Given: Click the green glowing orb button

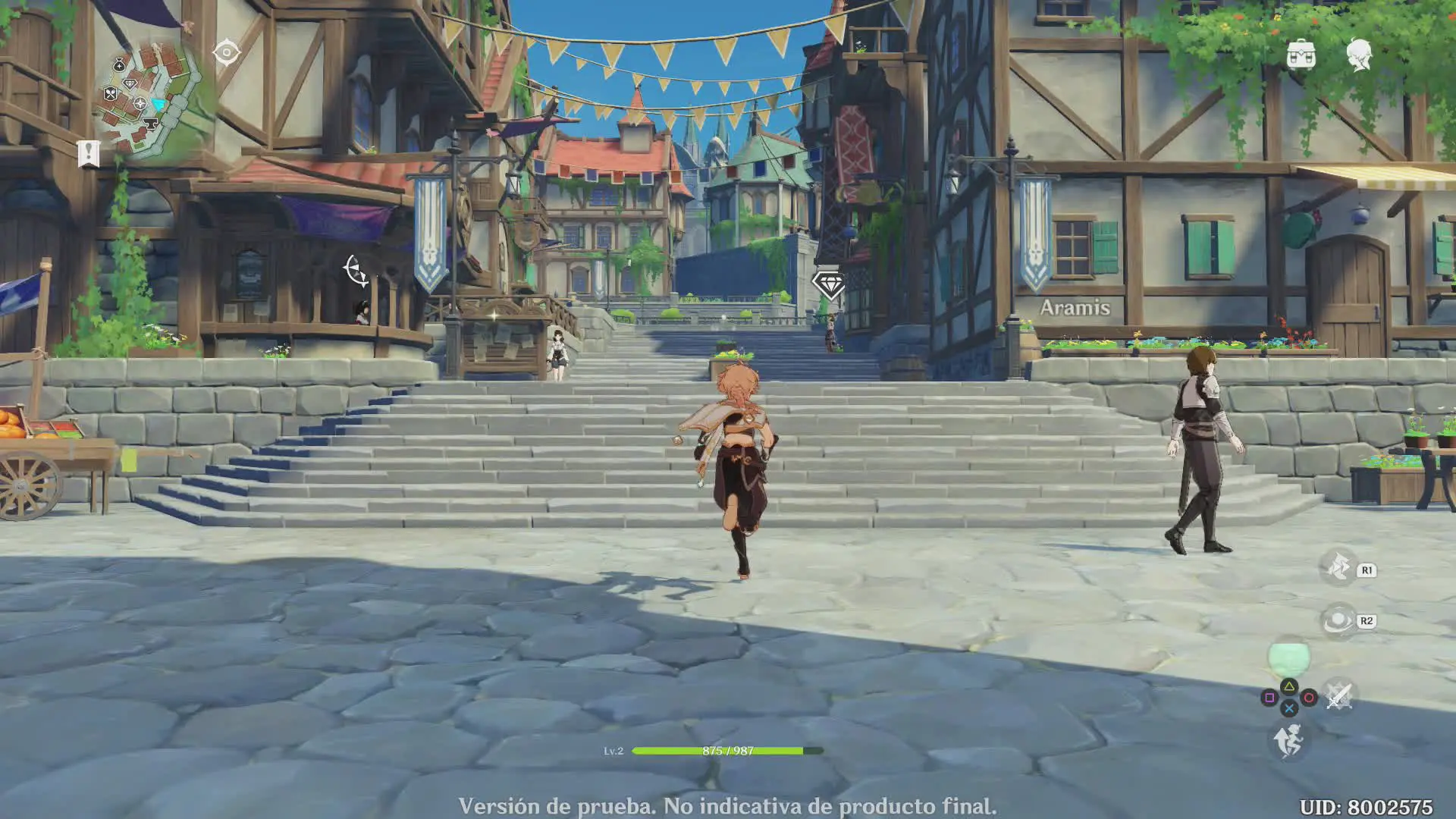Looking at the screenshot, I should [x=1288, y=656].
